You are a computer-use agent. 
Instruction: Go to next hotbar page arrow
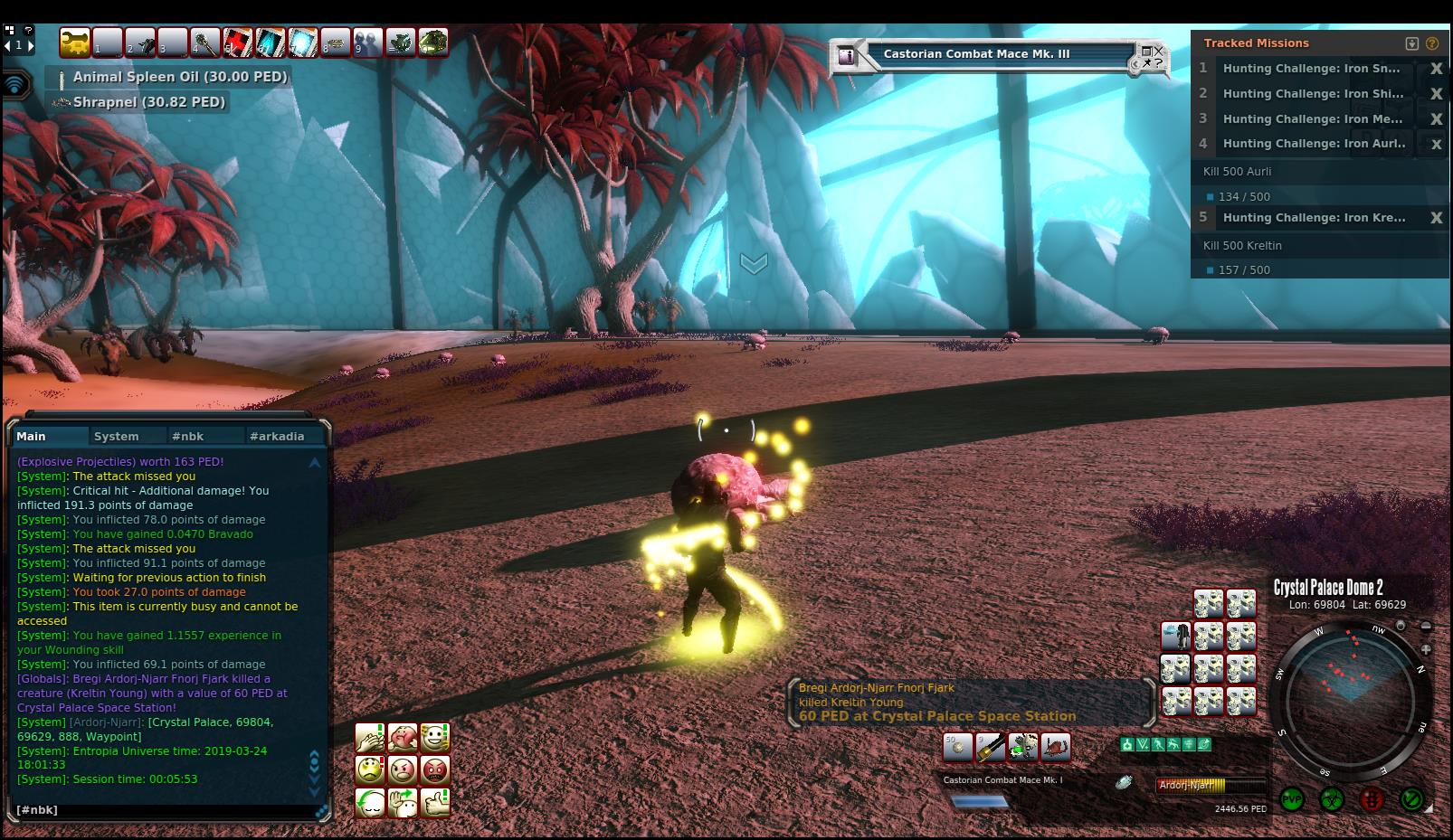[30, 45]
